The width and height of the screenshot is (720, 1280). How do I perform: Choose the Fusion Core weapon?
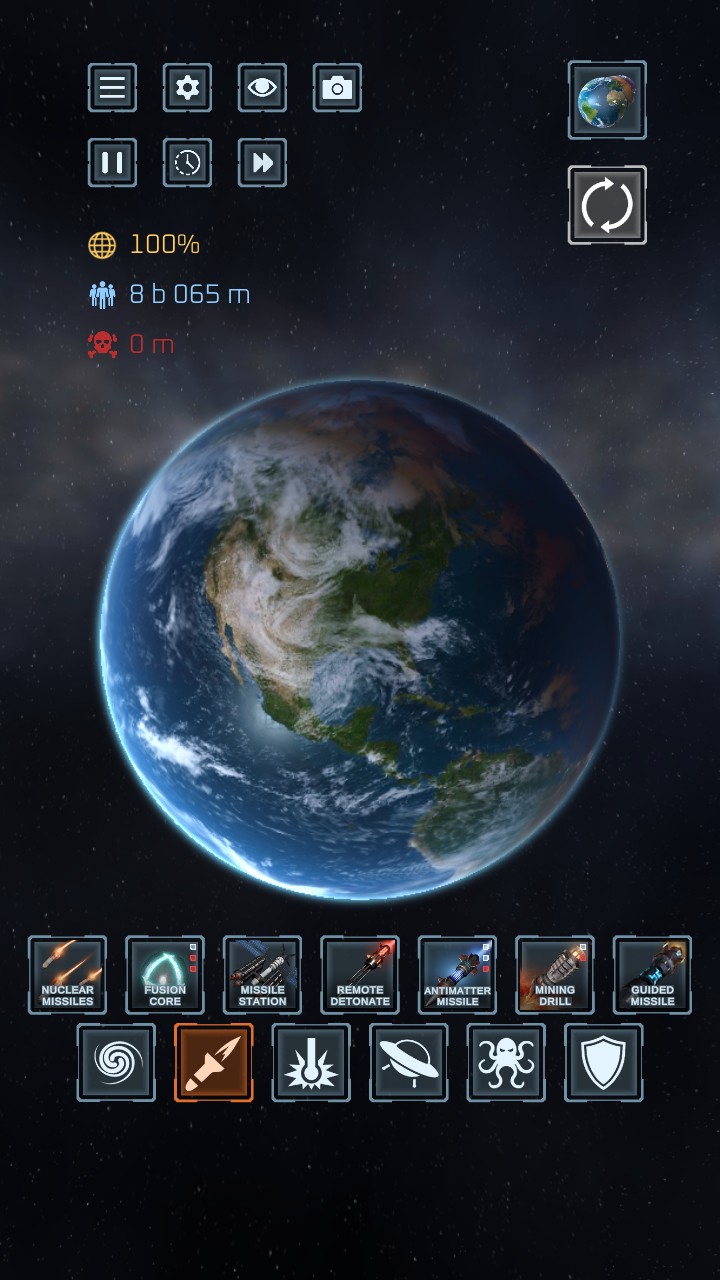[x=165, y=975]
